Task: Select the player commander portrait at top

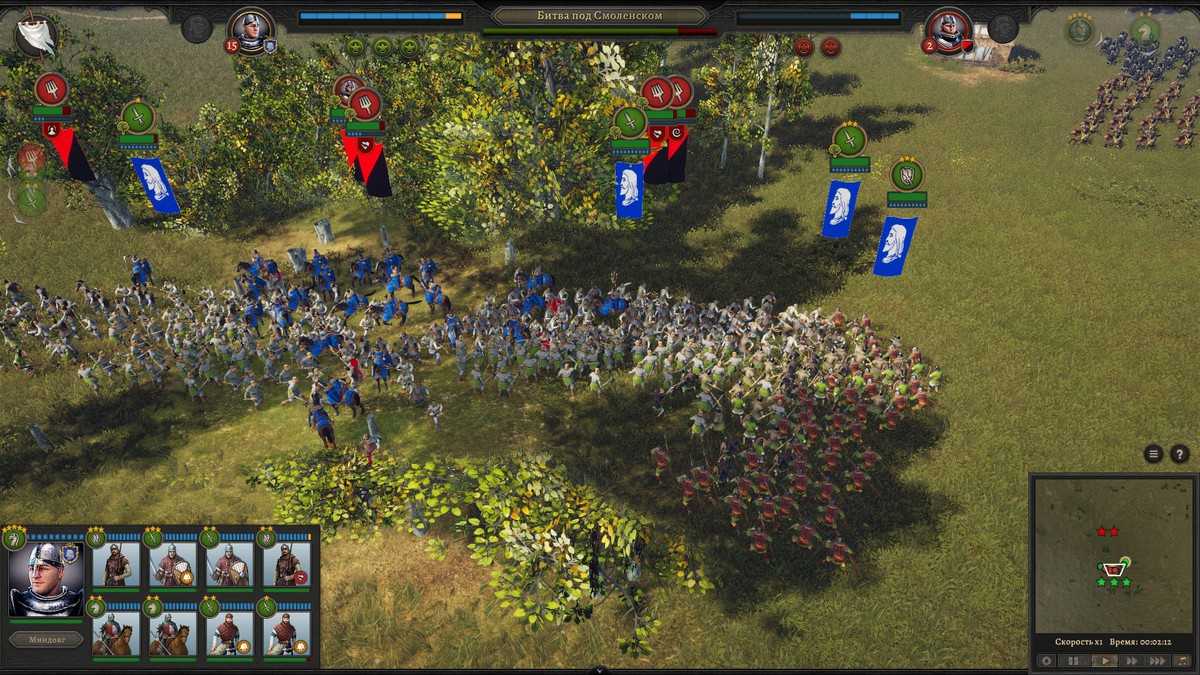Action: pyautogui.click(x=251, y=30)
